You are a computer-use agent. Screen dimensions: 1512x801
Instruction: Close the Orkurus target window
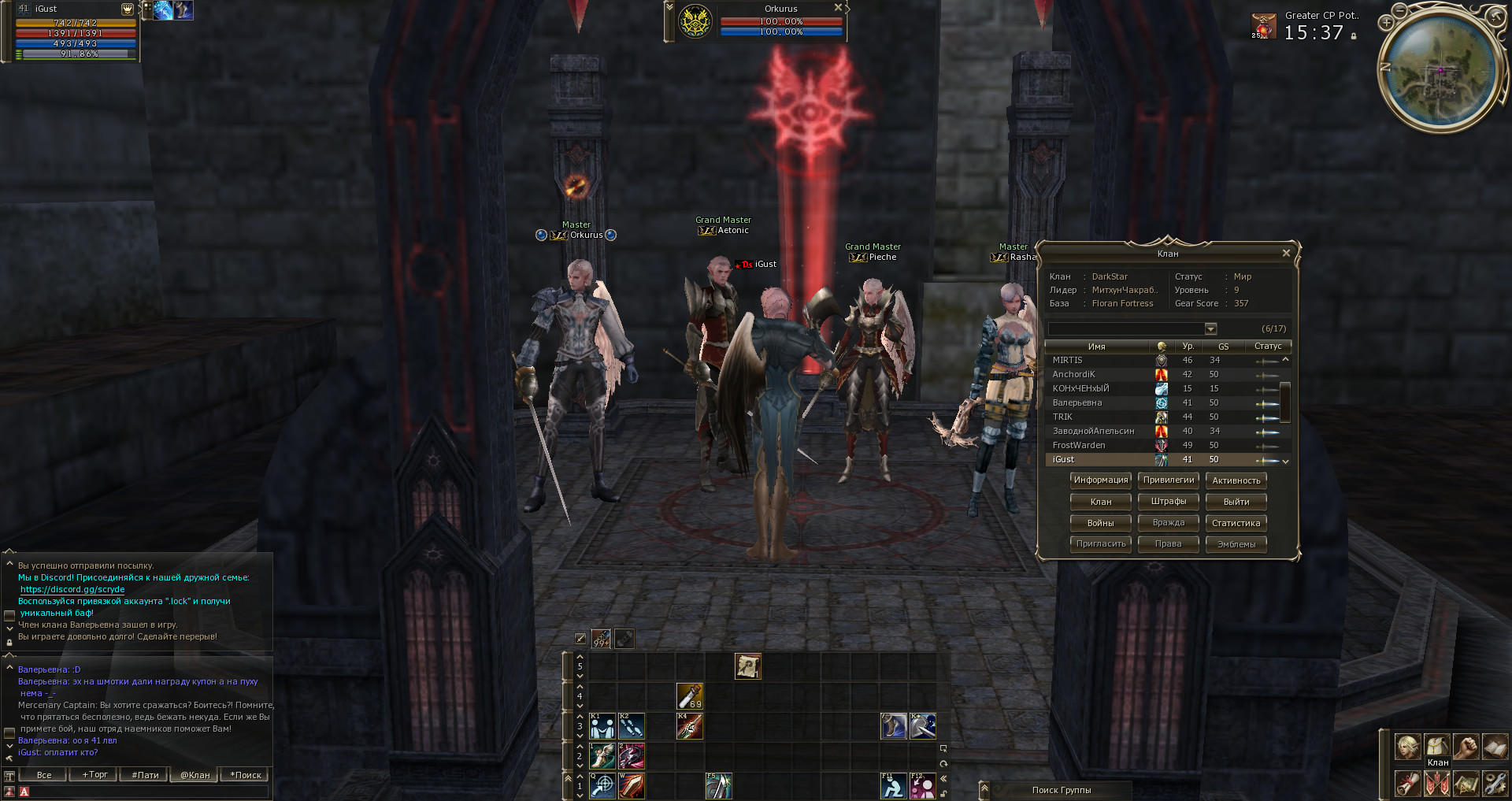tap(839, 8)
